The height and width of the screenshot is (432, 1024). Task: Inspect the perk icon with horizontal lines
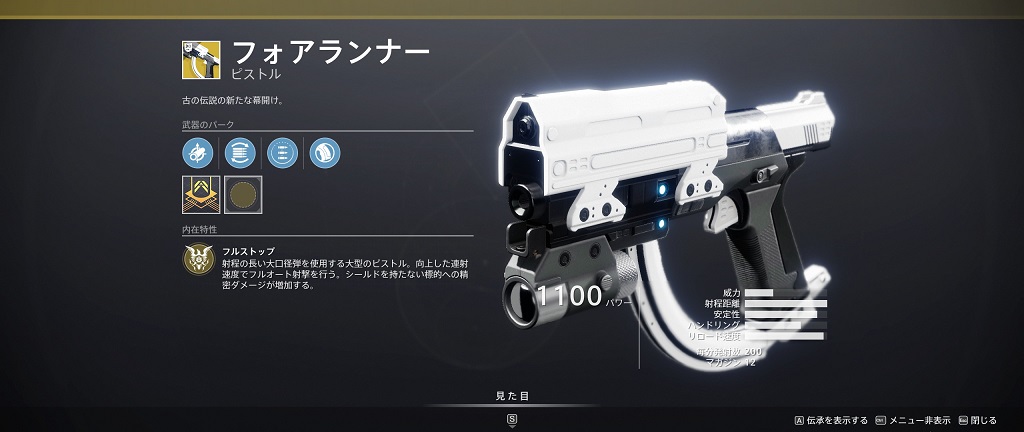283,153
